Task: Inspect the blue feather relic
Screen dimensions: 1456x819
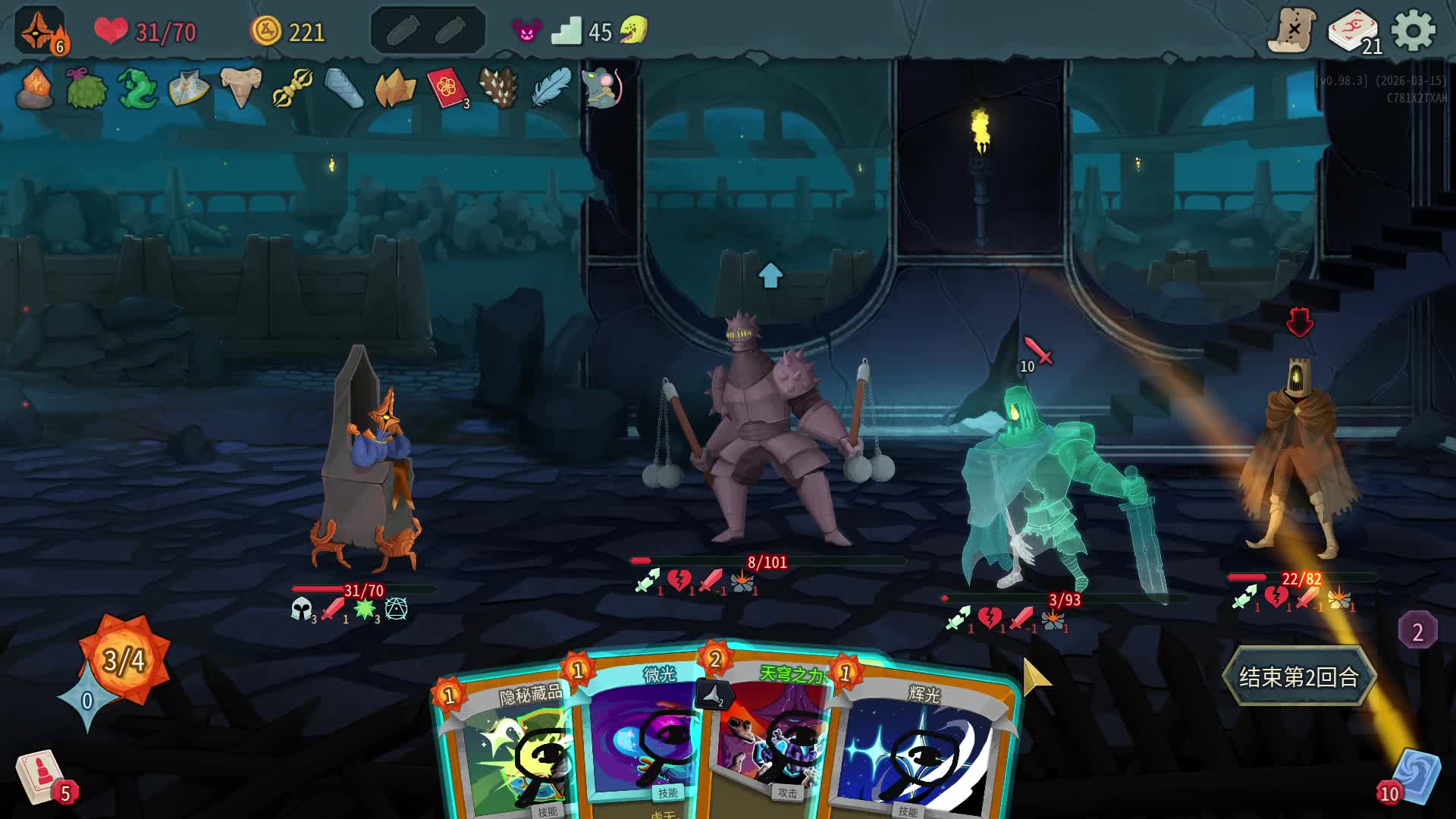Action: [550, 89]
